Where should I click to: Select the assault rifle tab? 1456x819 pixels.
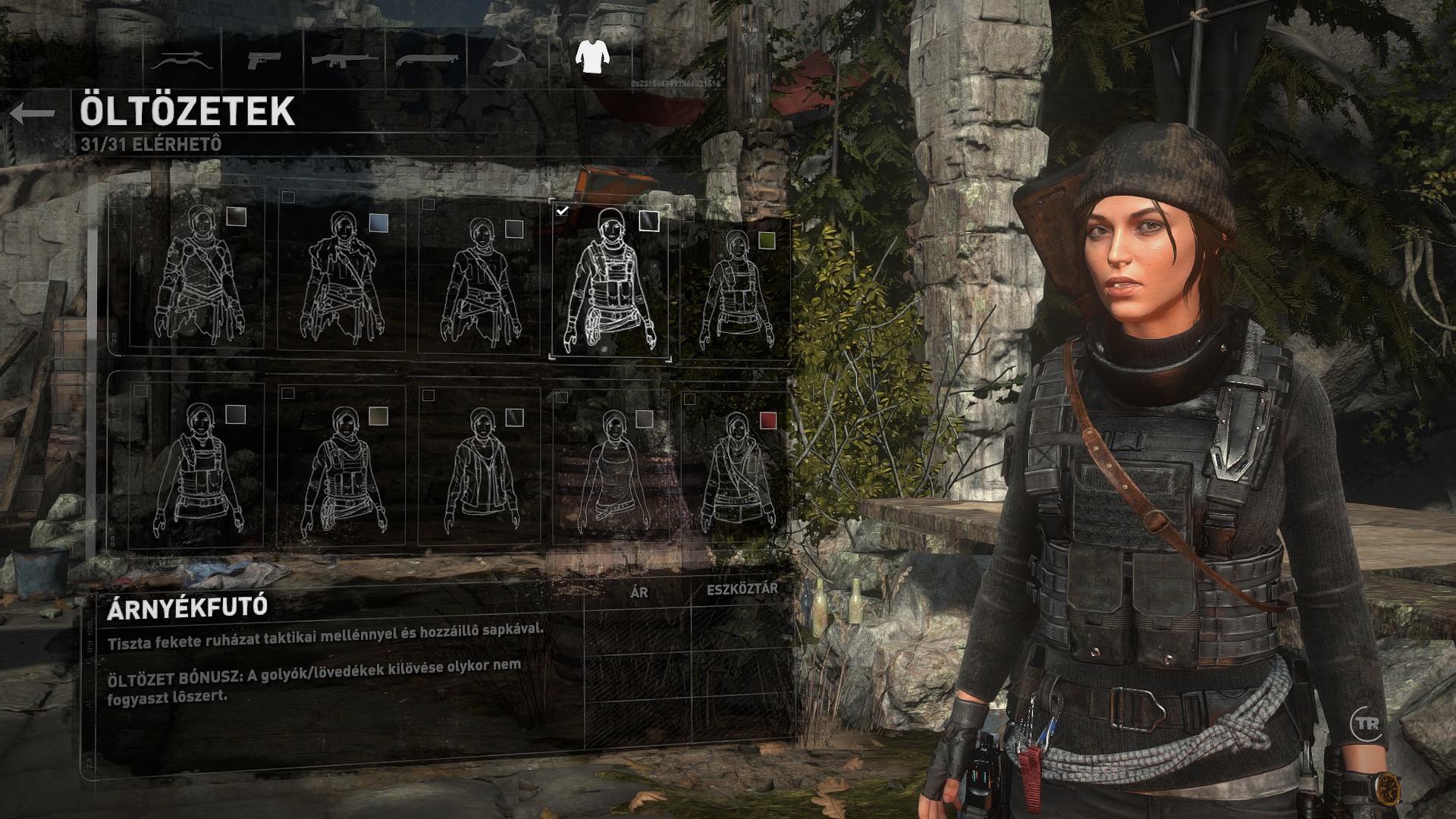pos(345,59)
